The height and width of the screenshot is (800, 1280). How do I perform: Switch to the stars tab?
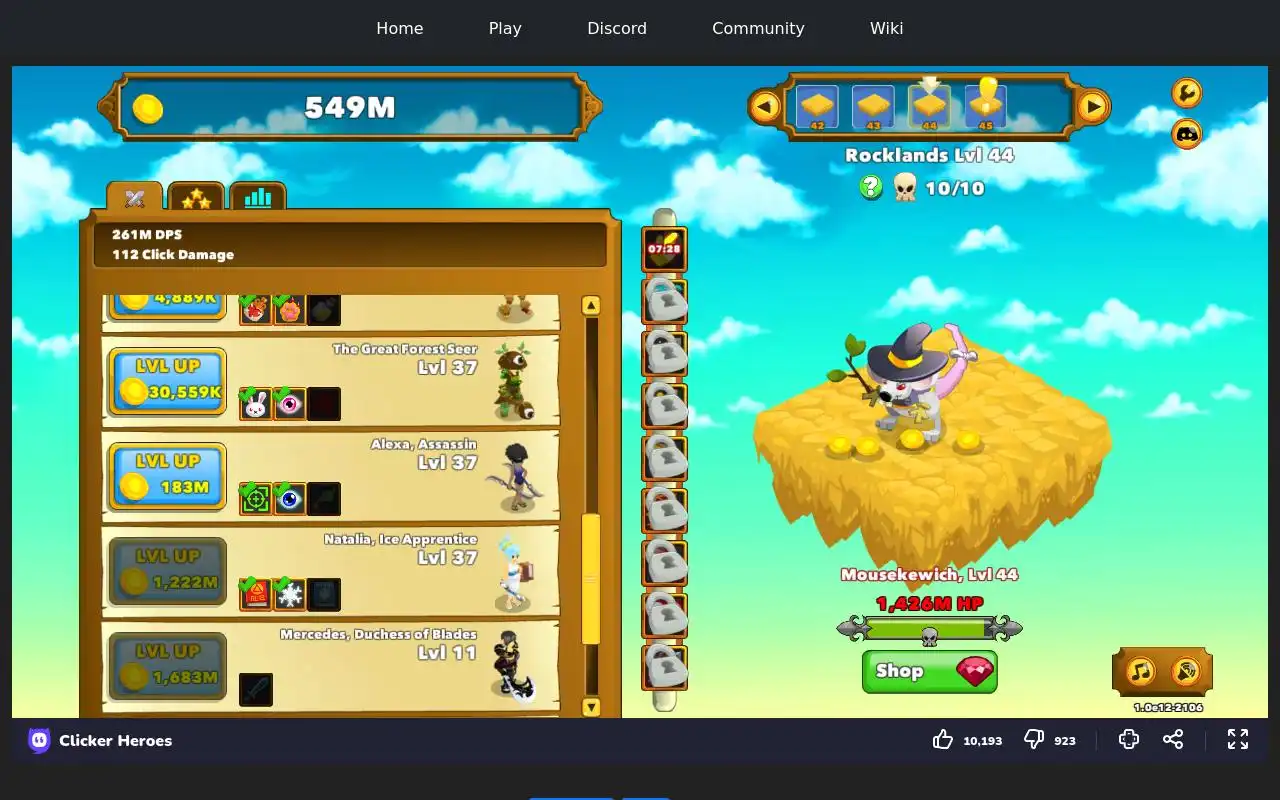pos(196,198)
